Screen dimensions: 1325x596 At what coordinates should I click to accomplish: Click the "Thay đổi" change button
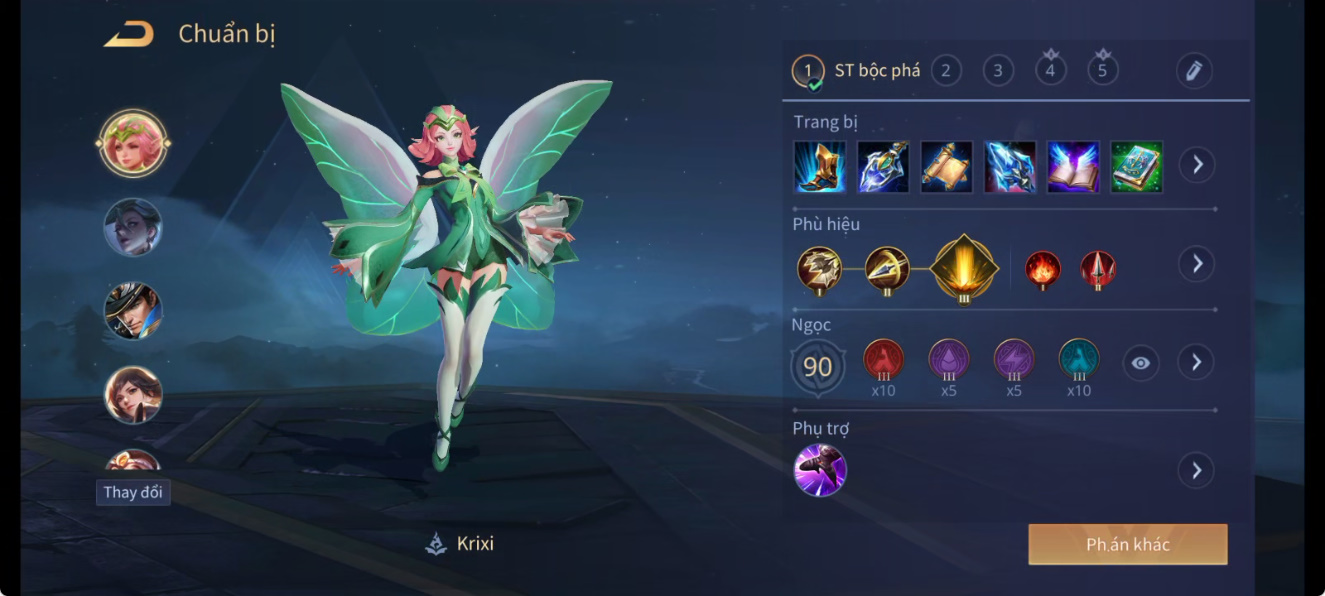(x=133, y=492)
